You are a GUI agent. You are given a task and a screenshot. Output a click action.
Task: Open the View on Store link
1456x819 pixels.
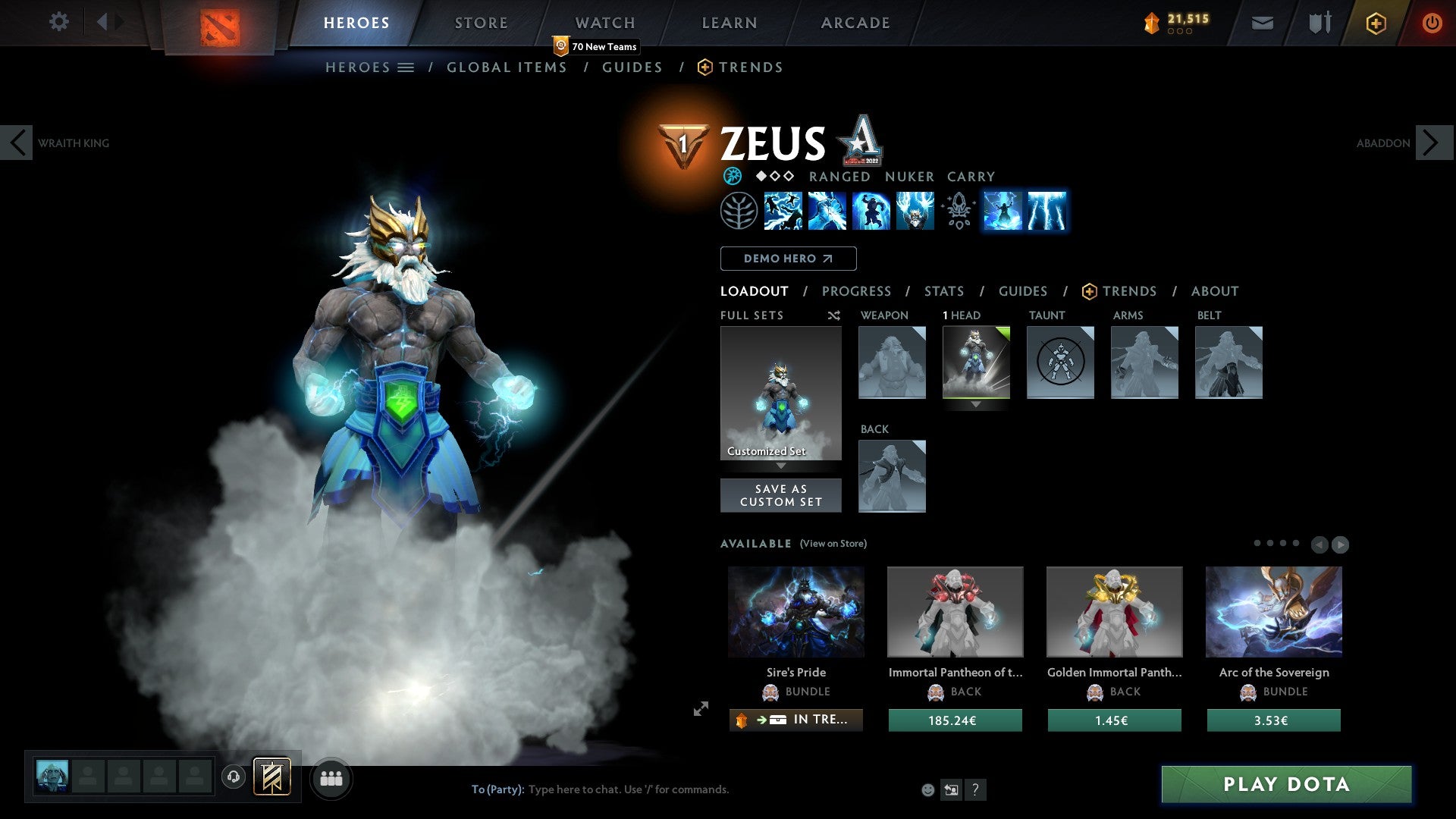[833, 544]
